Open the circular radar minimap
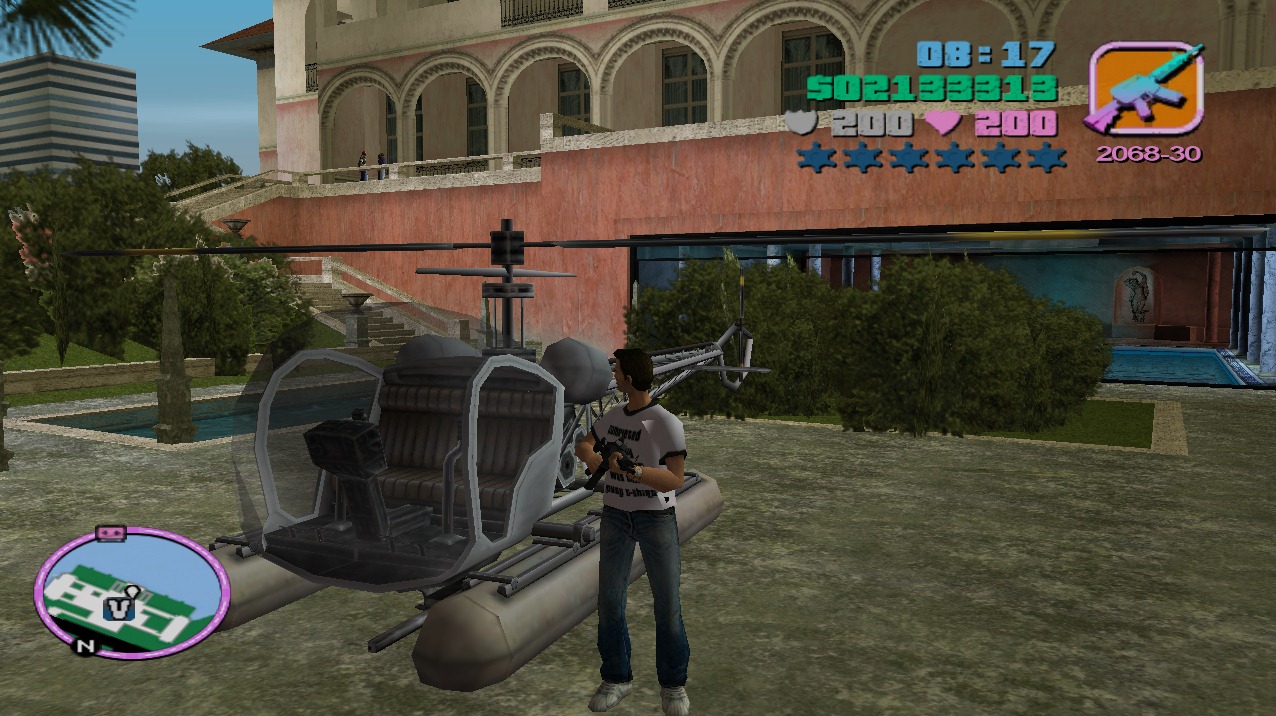This screenshot has width=1276, height=716. coord(133,593)
